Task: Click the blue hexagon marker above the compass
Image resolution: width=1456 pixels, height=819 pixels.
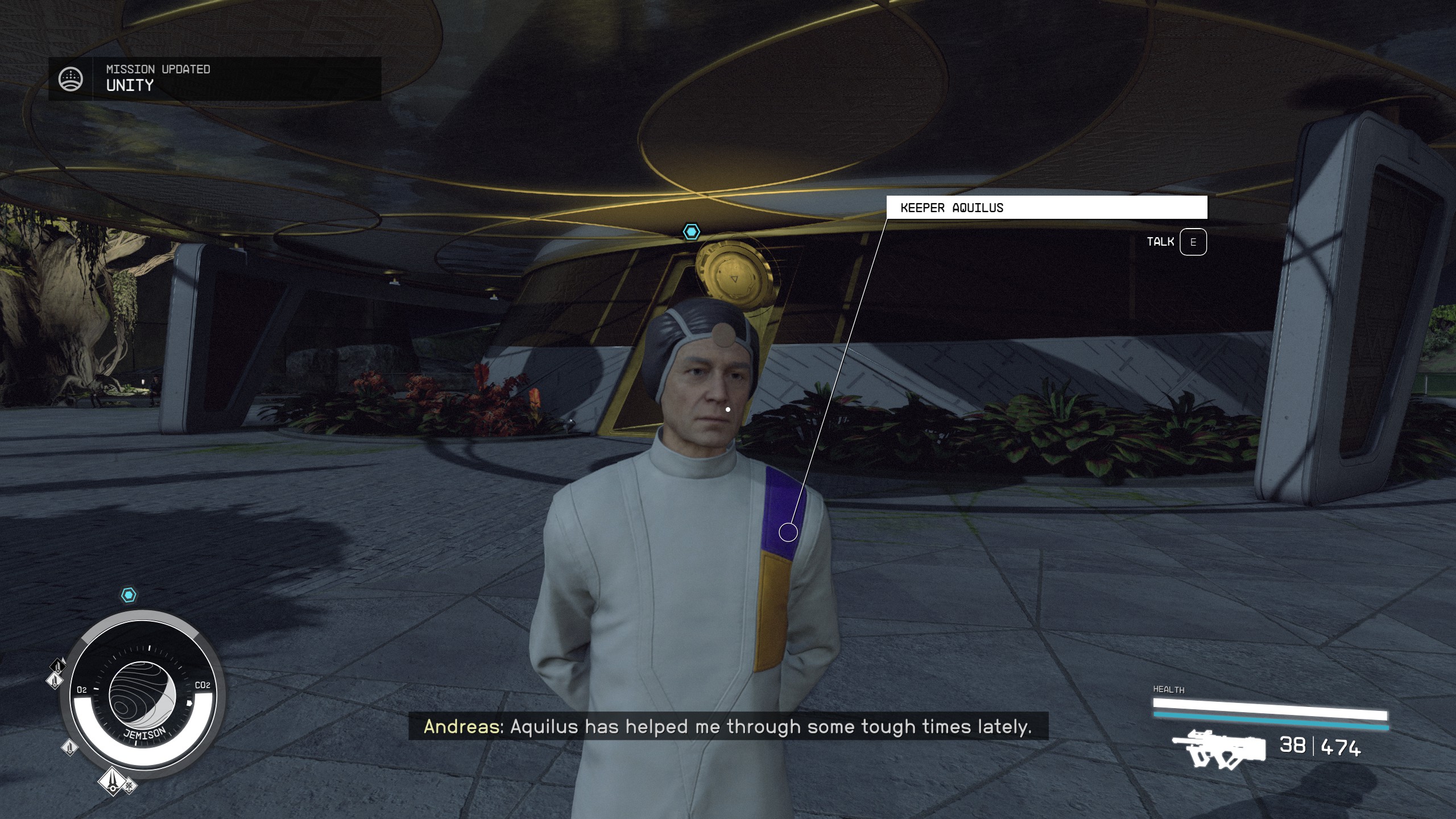Action: coord(129,595)
